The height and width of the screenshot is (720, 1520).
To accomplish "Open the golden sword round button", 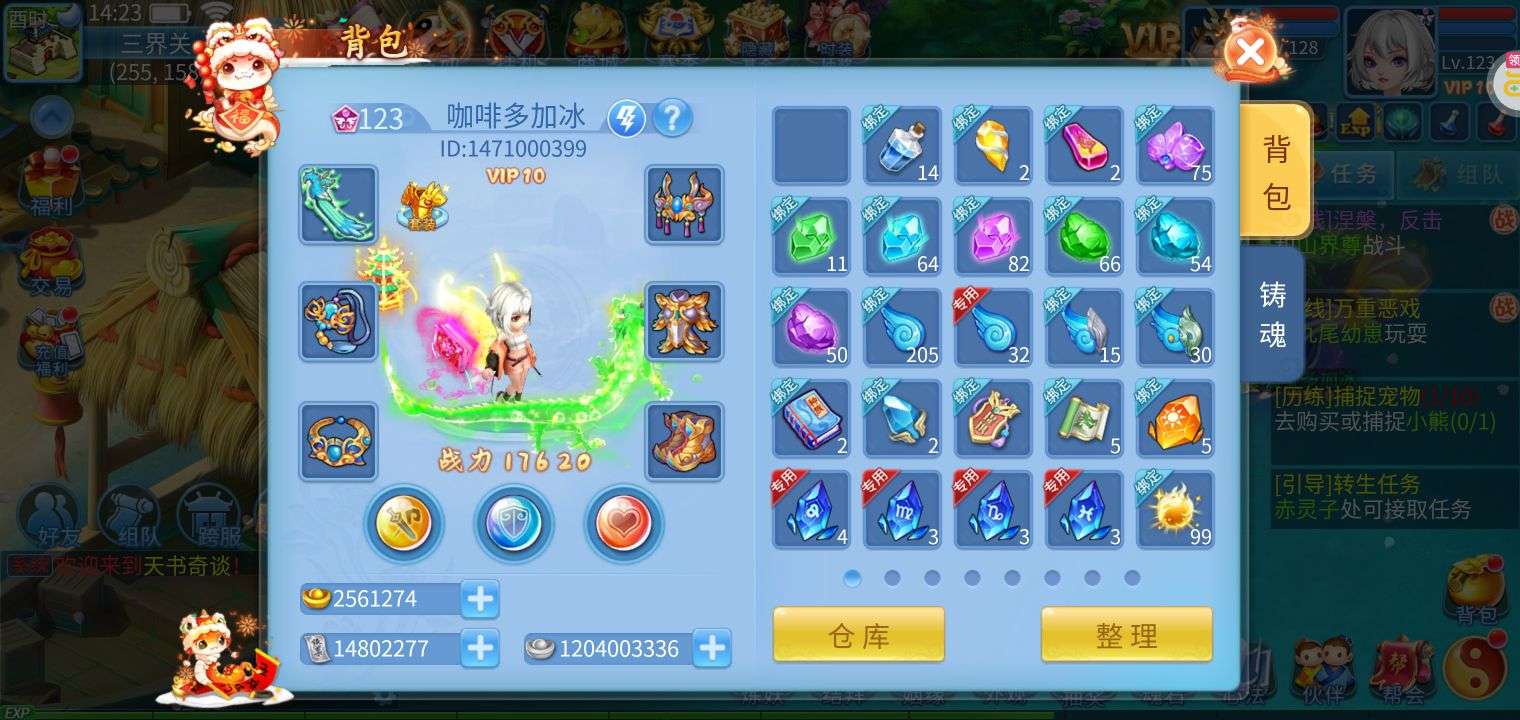I will tap(403, 522).
